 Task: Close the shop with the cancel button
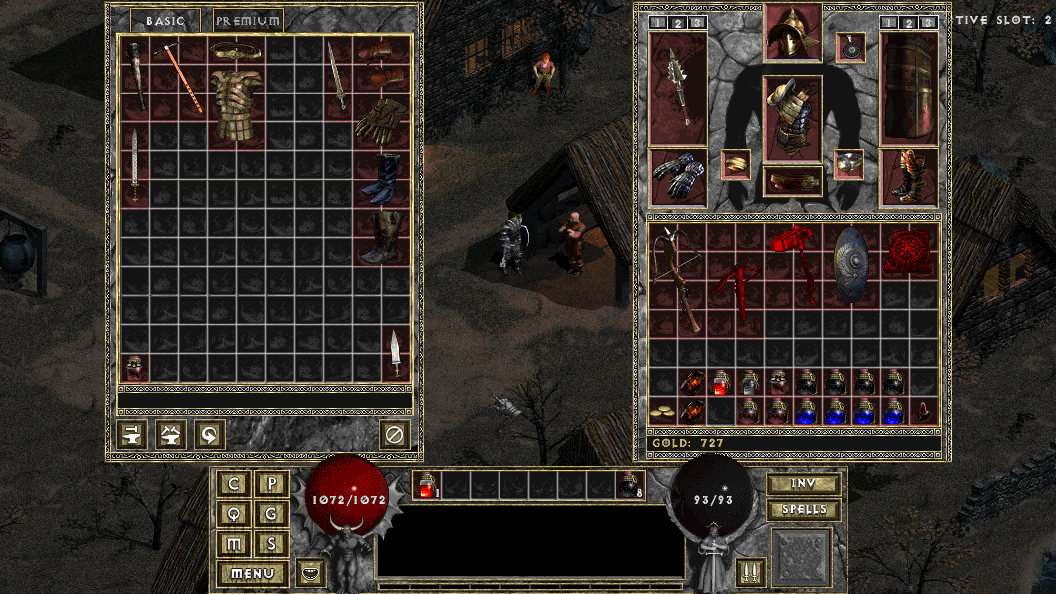click(395, 434)
